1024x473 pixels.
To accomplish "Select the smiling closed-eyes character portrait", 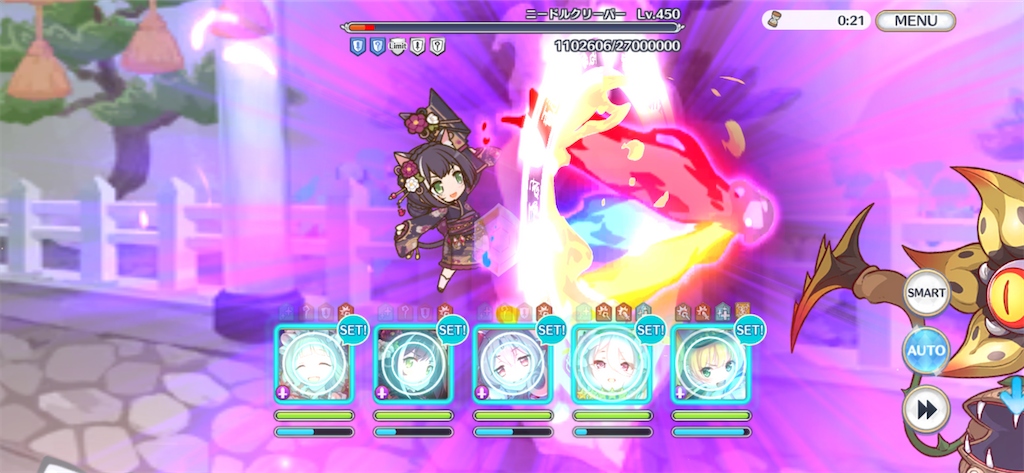I will (x=314, y=364).
